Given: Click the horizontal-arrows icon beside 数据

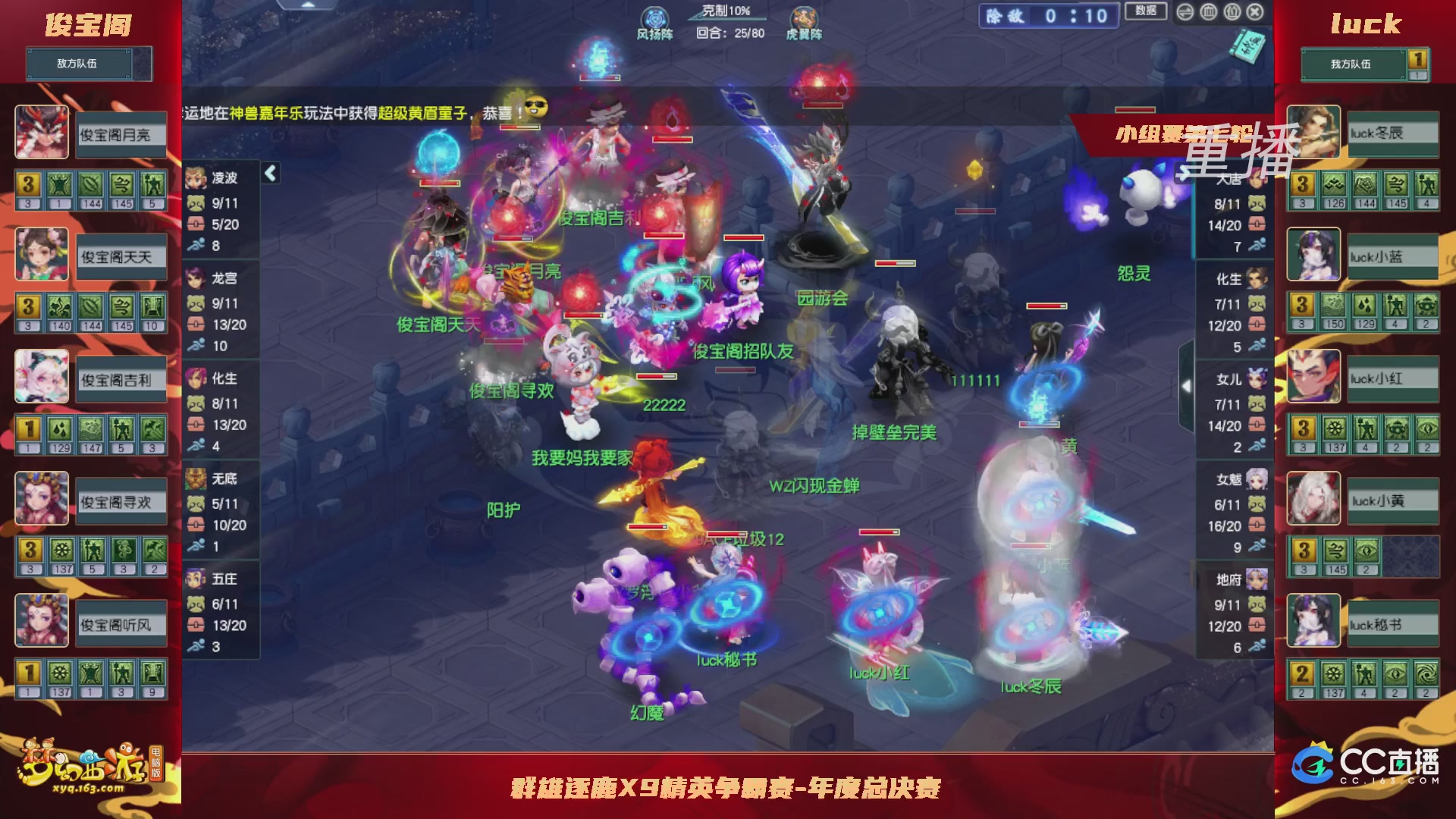Looking at the screenshot, I should (1185, 11).
